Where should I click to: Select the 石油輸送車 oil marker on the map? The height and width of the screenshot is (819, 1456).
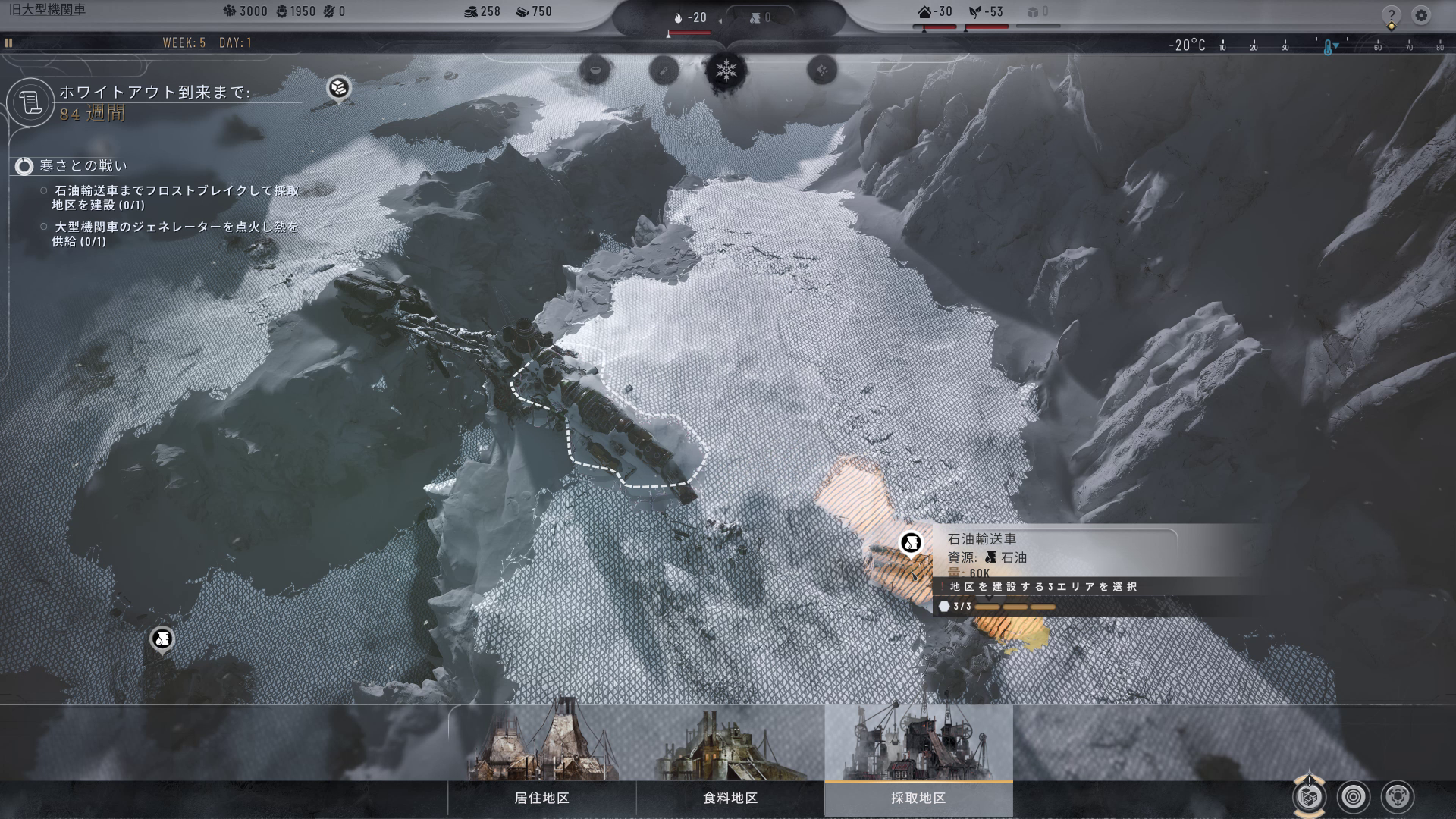tap(911, 543)
